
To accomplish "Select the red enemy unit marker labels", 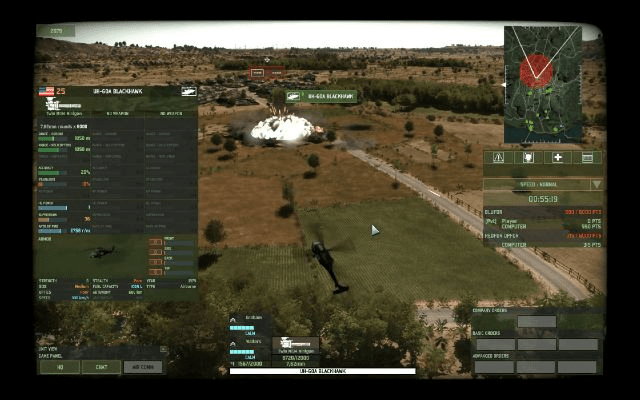I will (266, 73).
